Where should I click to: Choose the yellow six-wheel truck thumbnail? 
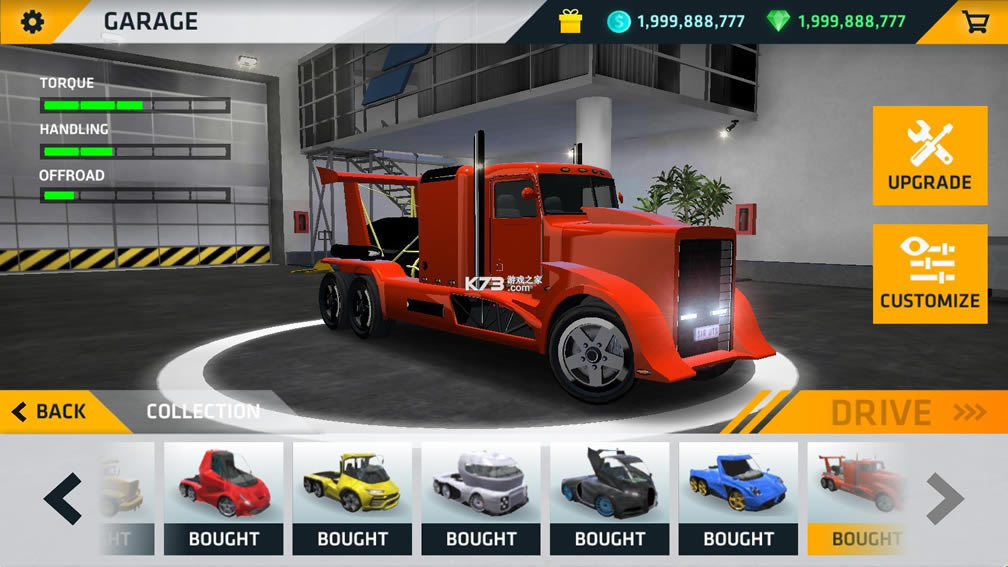(x=352, y=484)
